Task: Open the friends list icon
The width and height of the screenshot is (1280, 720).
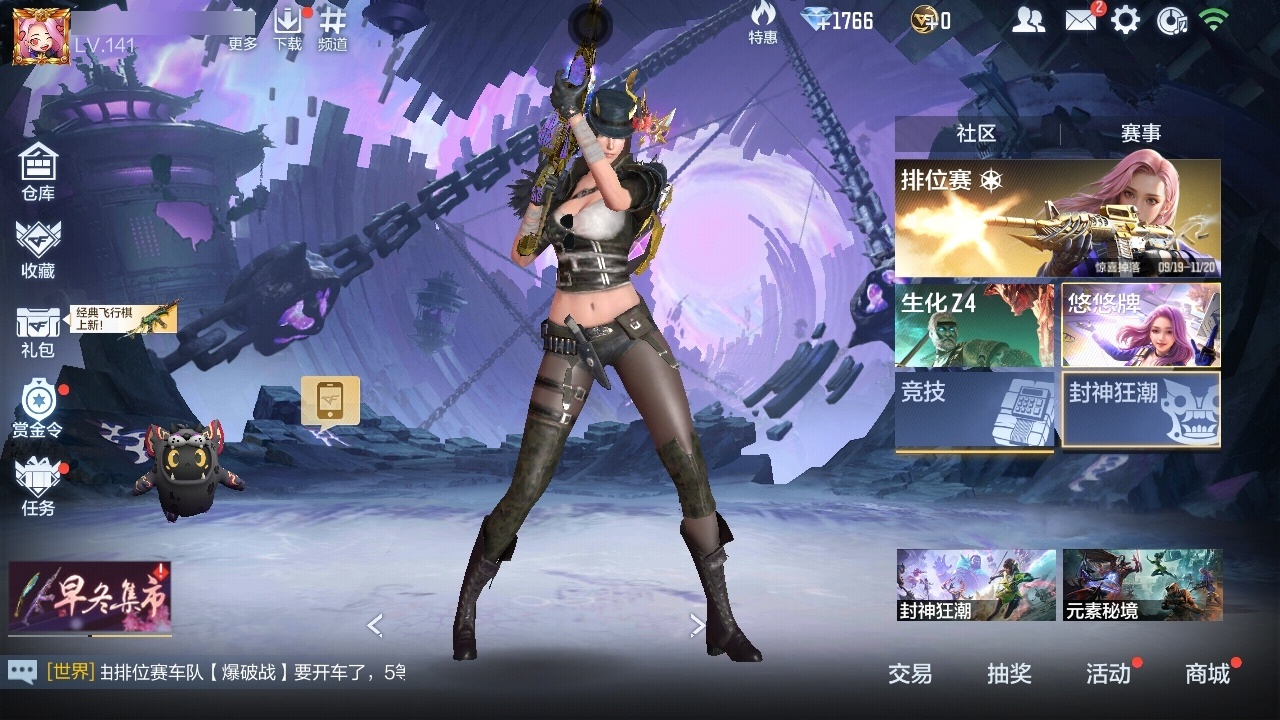Action: pyautogui.click(x=1028, y=20)
